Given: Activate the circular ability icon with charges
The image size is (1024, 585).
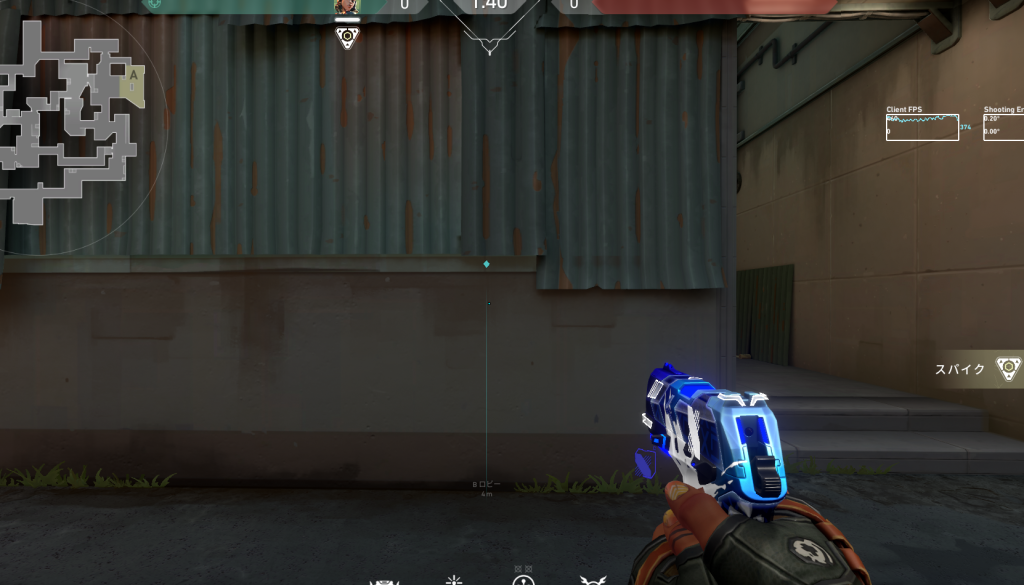Looking at the screenshot, I should (523, 580).
